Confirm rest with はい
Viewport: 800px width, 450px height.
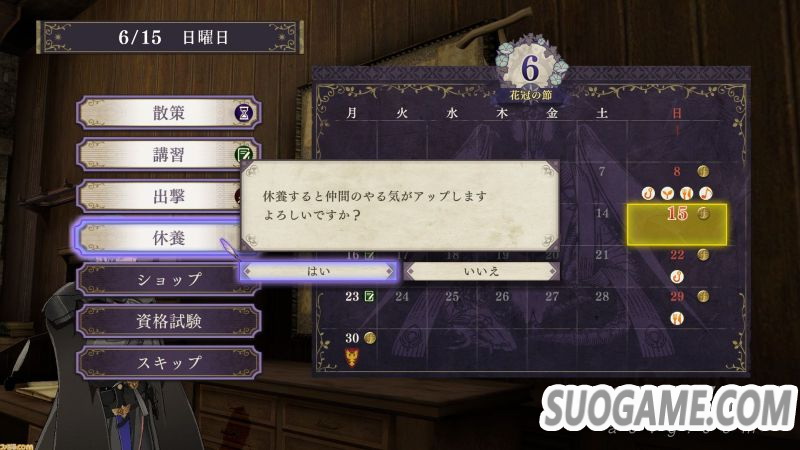[319, 270]
